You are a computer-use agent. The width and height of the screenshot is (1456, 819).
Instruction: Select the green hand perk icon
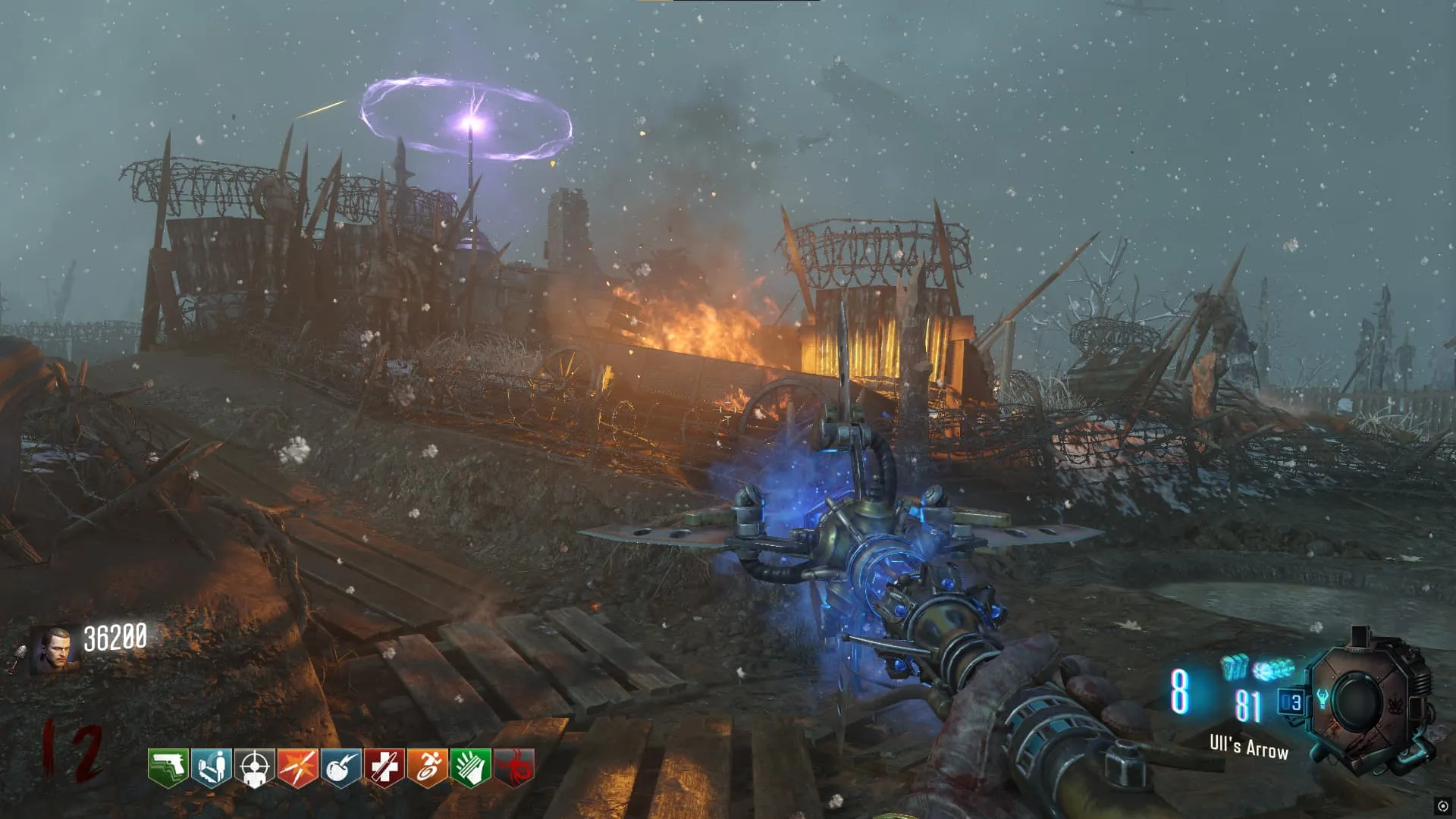click(x=470, y=767)
